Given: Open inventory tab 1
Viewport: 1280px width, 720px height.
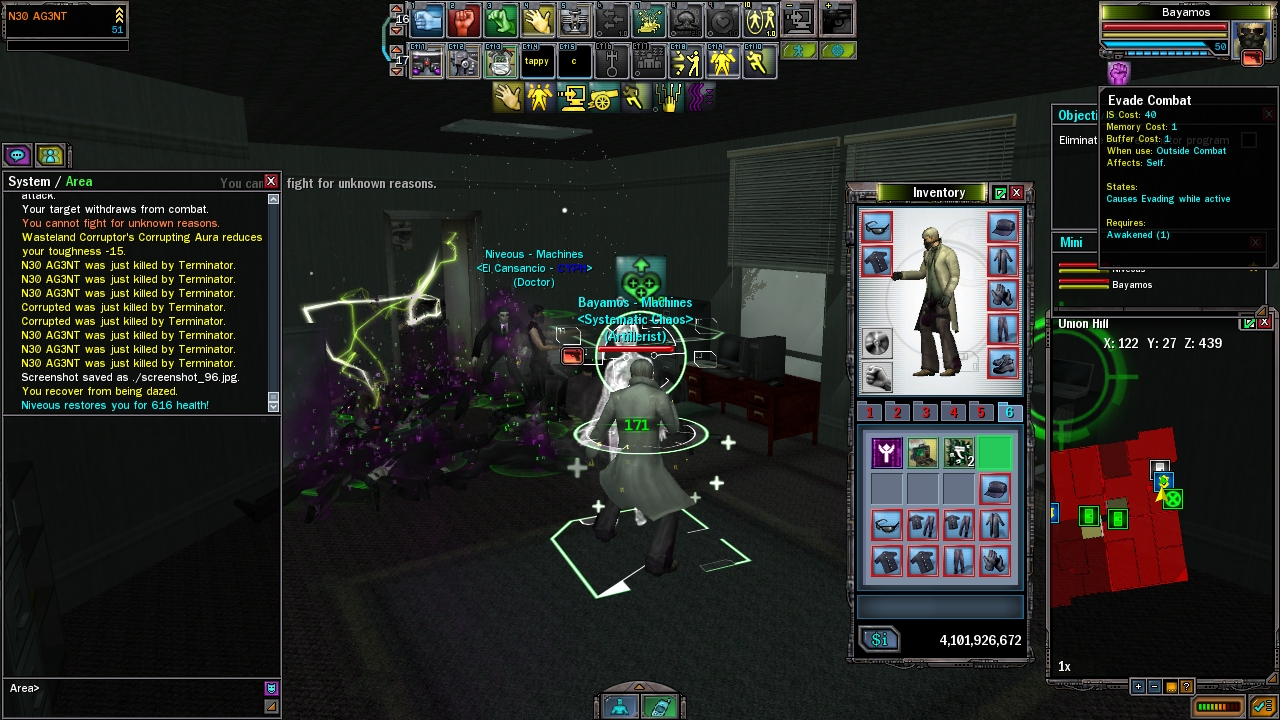Looking at the screenshot, I should 870,413.
